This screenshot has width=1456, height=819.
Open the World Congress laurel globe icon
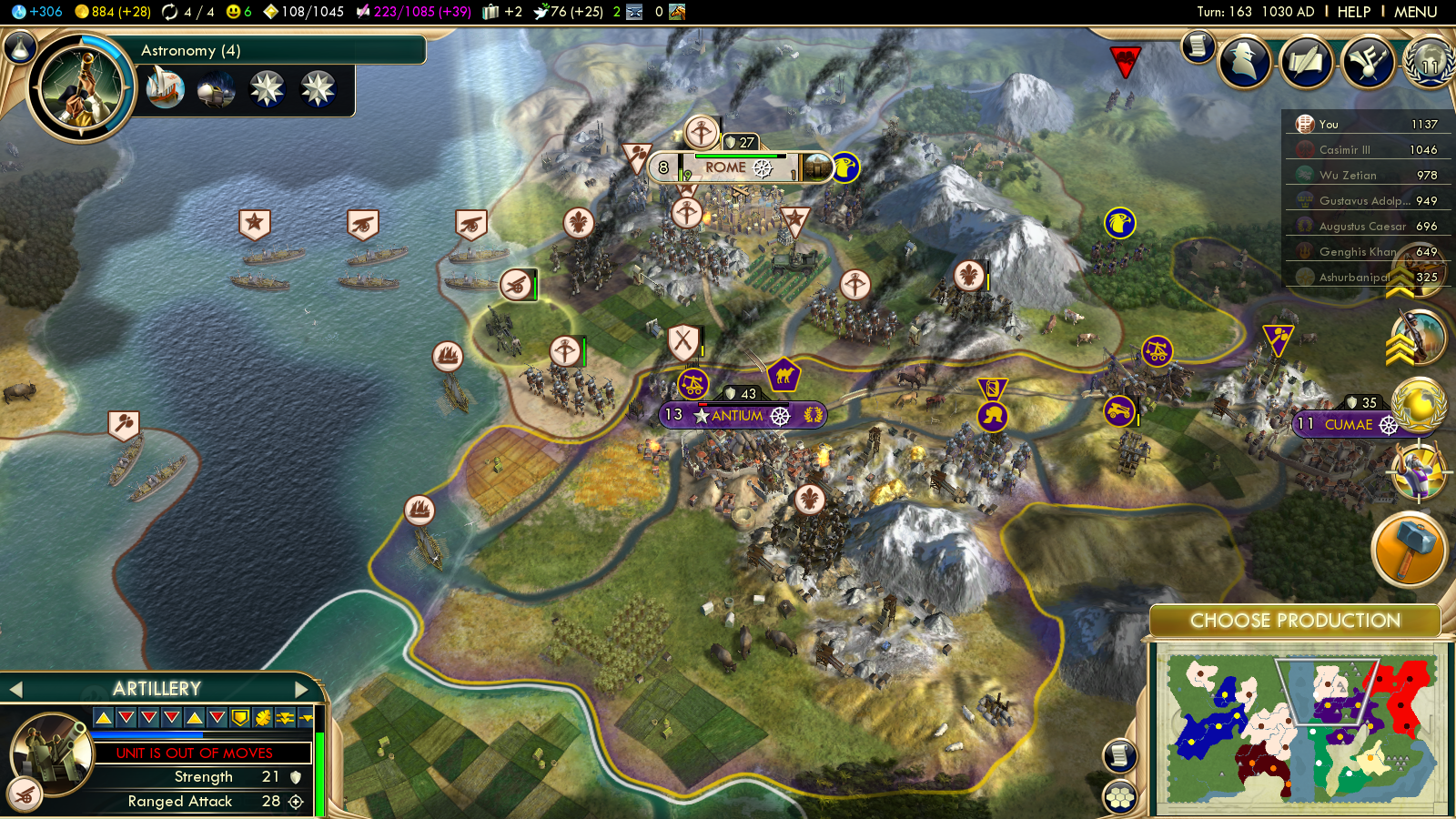[1430, 62]
